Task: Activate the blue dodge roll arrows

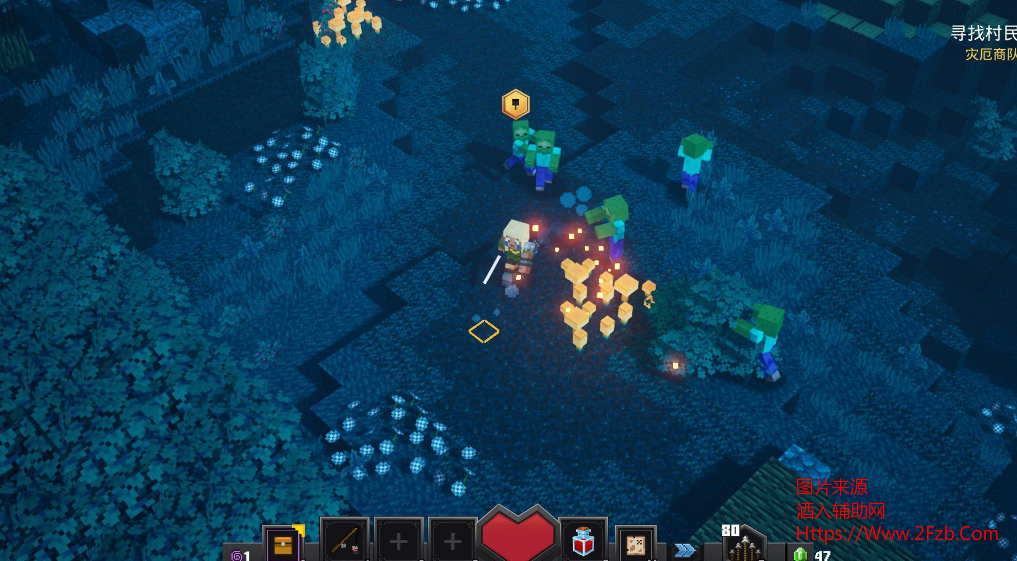Action: coord(685,550)
